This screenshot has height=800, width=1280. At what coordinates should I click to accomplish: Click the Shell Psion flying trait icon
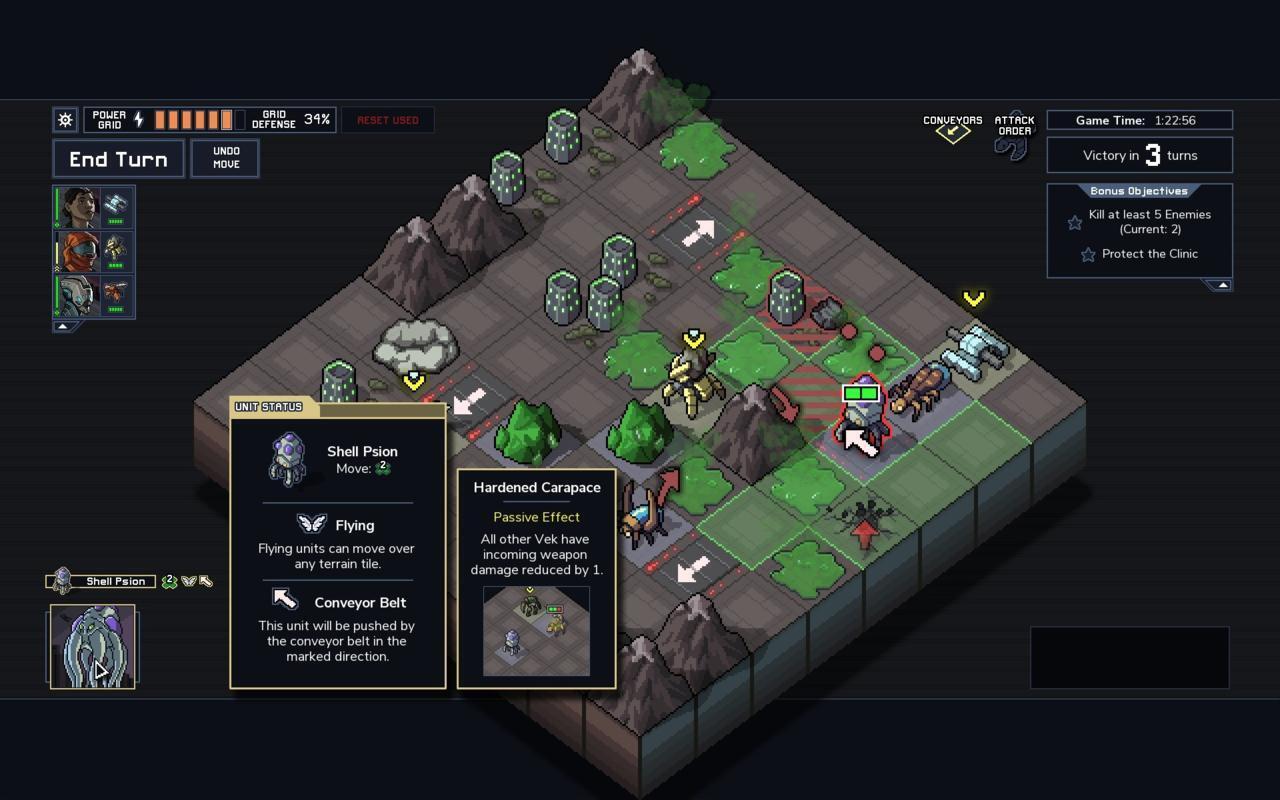point(188,581)
